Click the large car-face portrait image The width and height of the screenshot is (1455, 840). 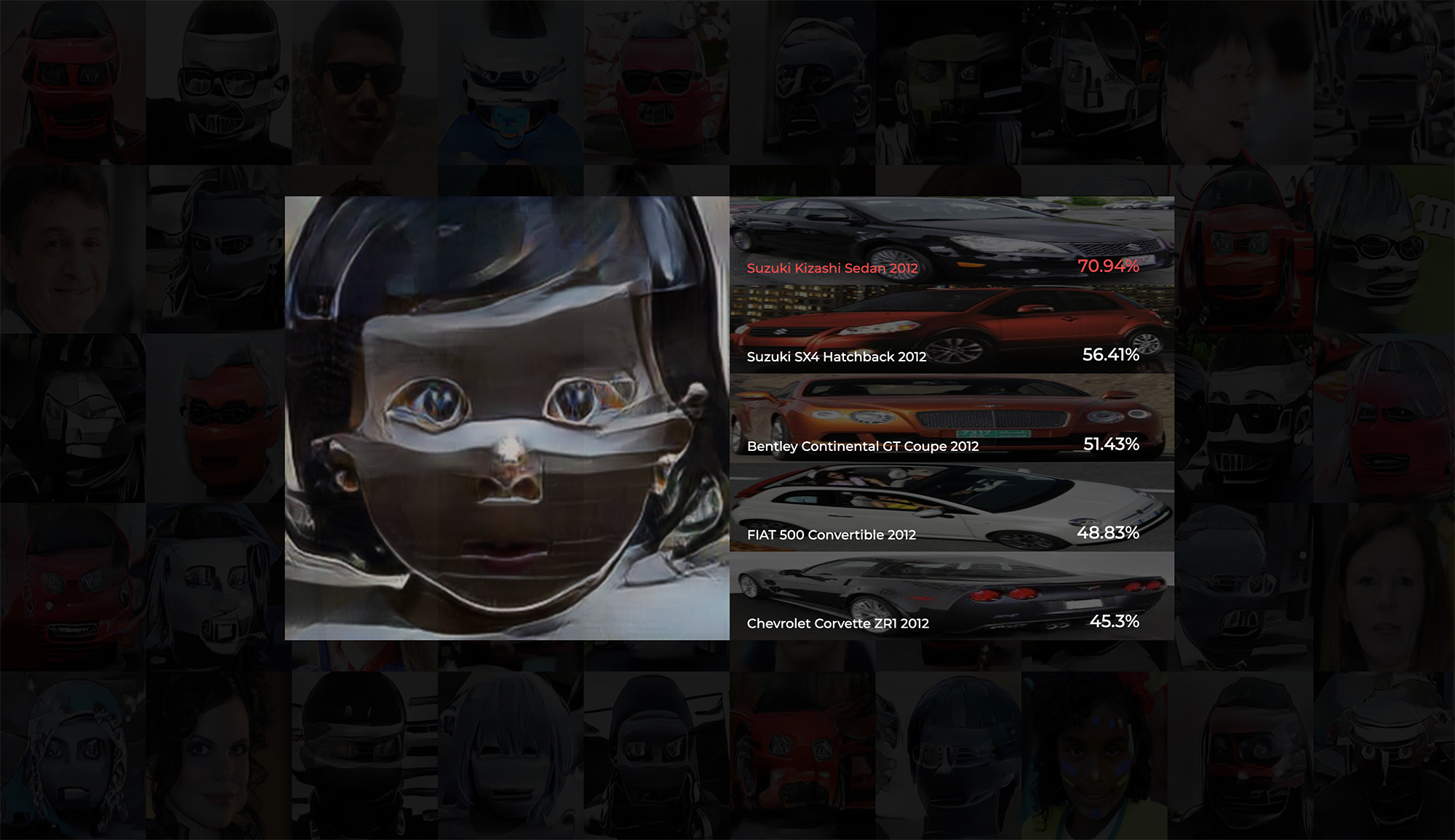tap(507, 418)
